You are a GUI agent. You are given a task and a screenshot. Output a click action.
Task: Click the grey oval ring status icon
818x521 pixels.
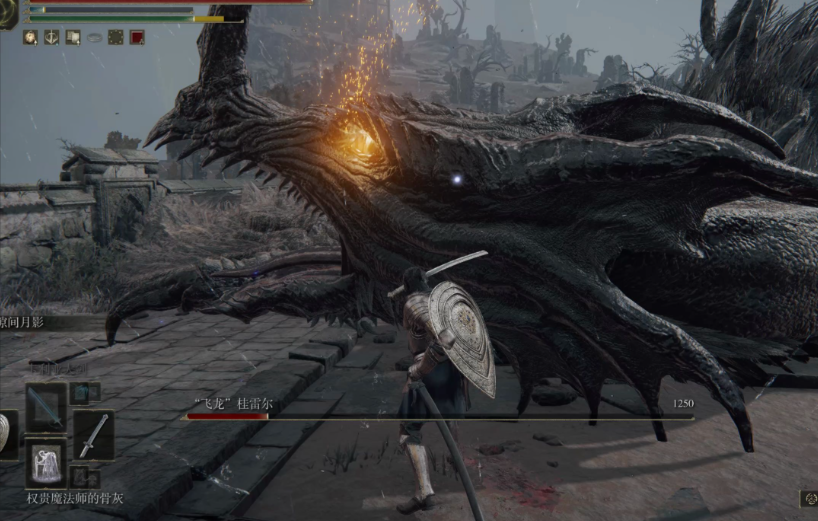tap(95, 37)
